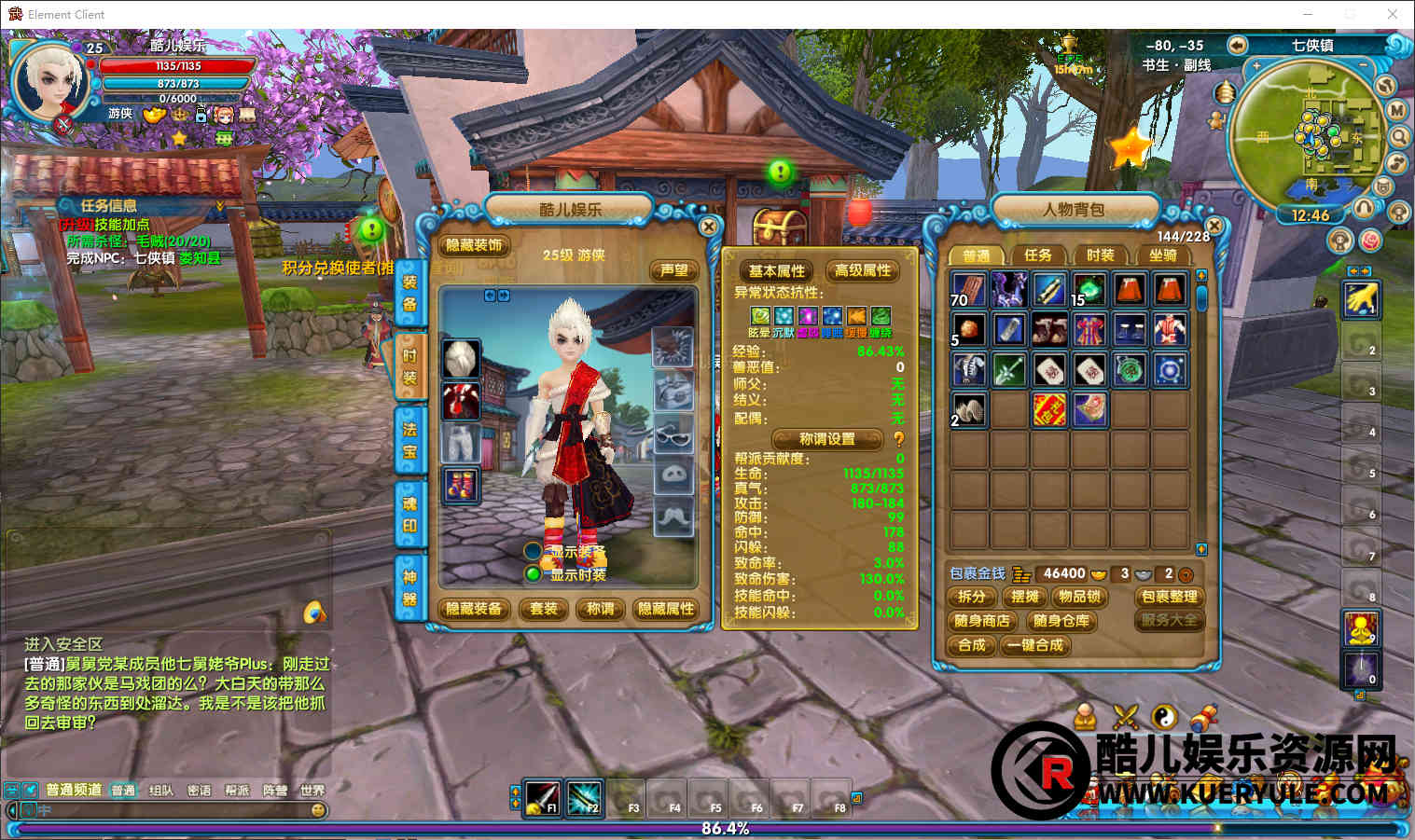1415x840 pixels.
Task: Sort the bag with 包裹整理
Action: pos(1169,597)
